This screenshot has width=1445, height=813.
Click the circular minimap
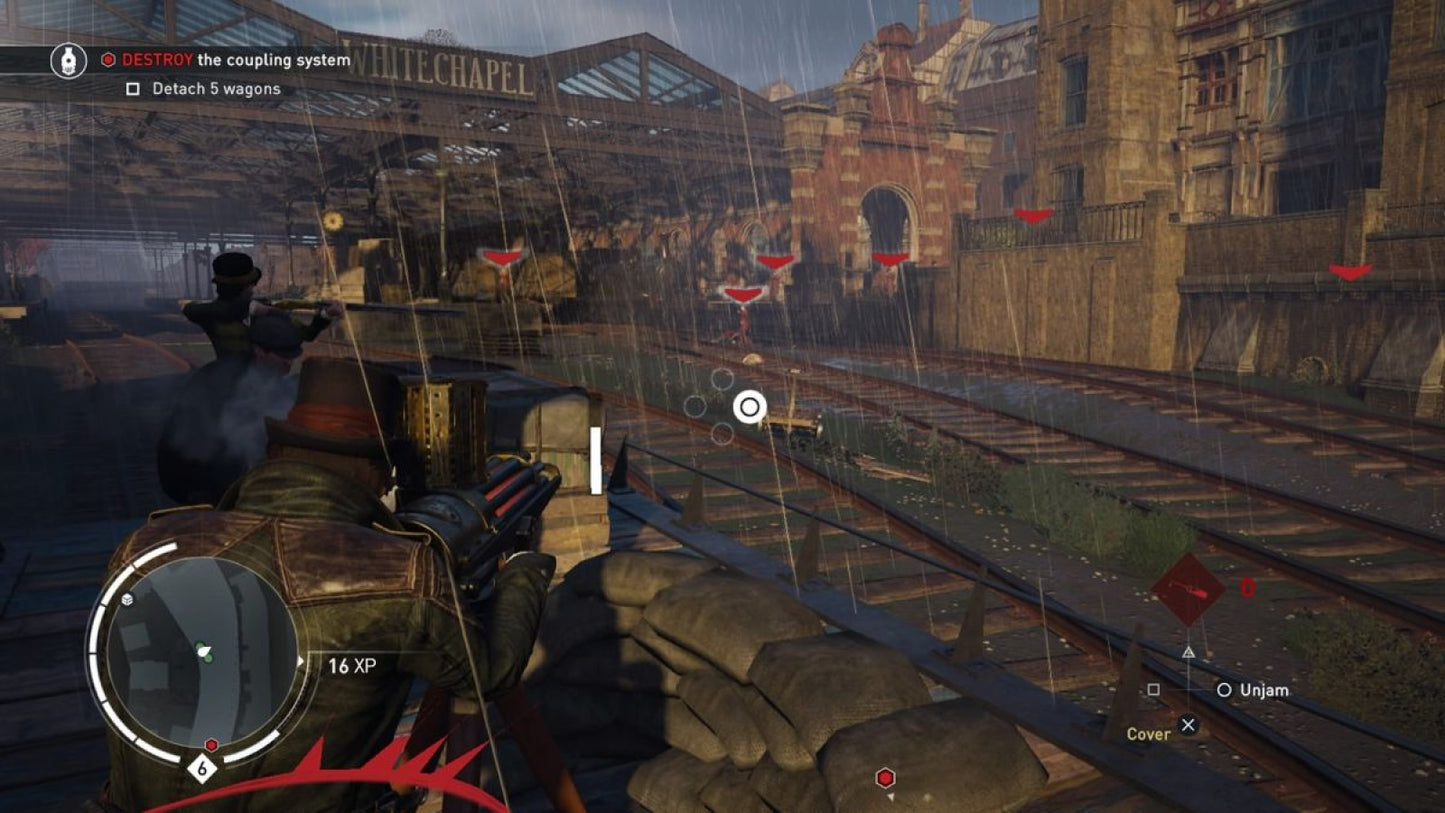click(x=200, y=651)
